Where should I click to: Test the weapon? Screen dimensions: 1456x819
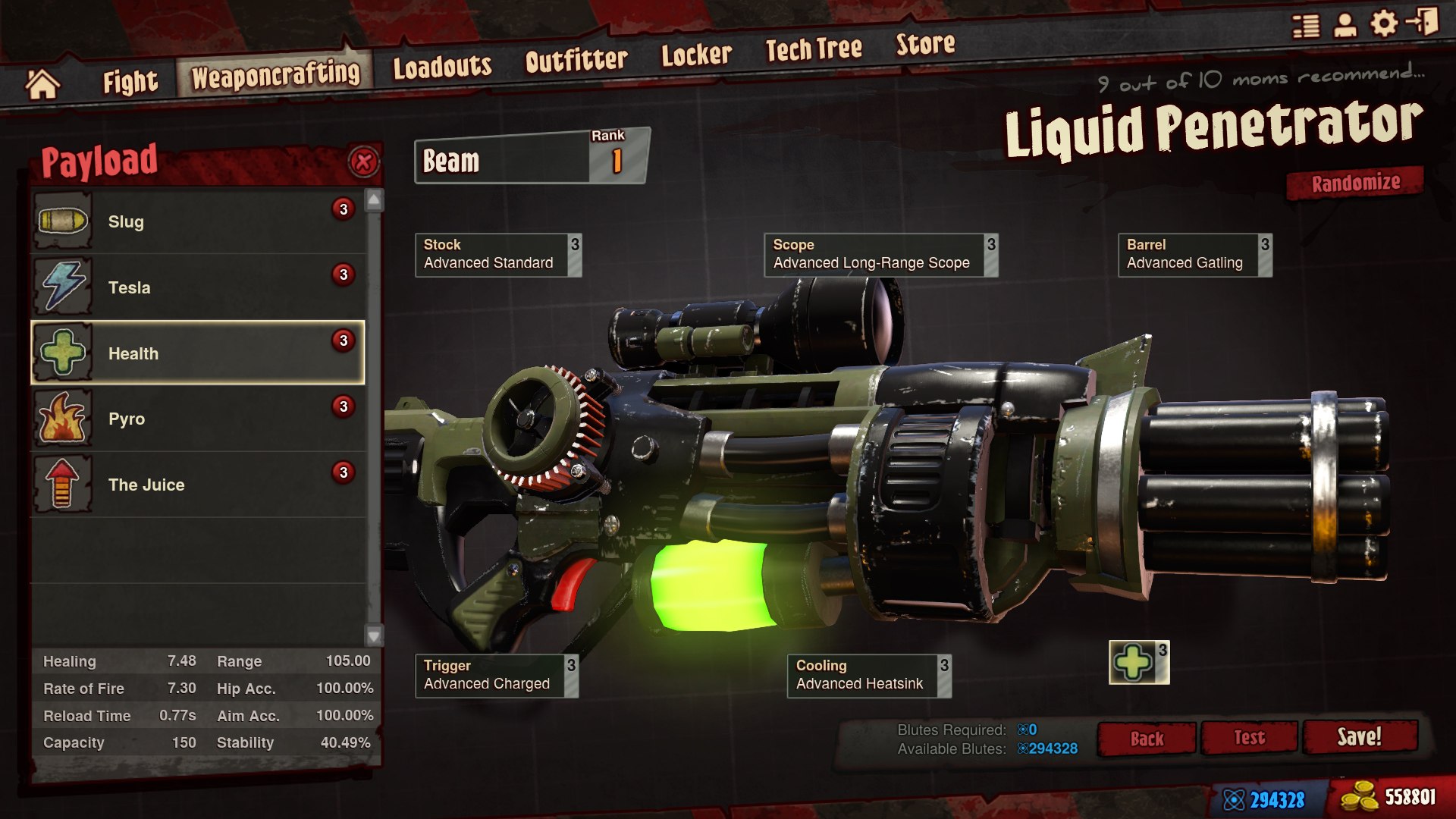[1248, 736]
